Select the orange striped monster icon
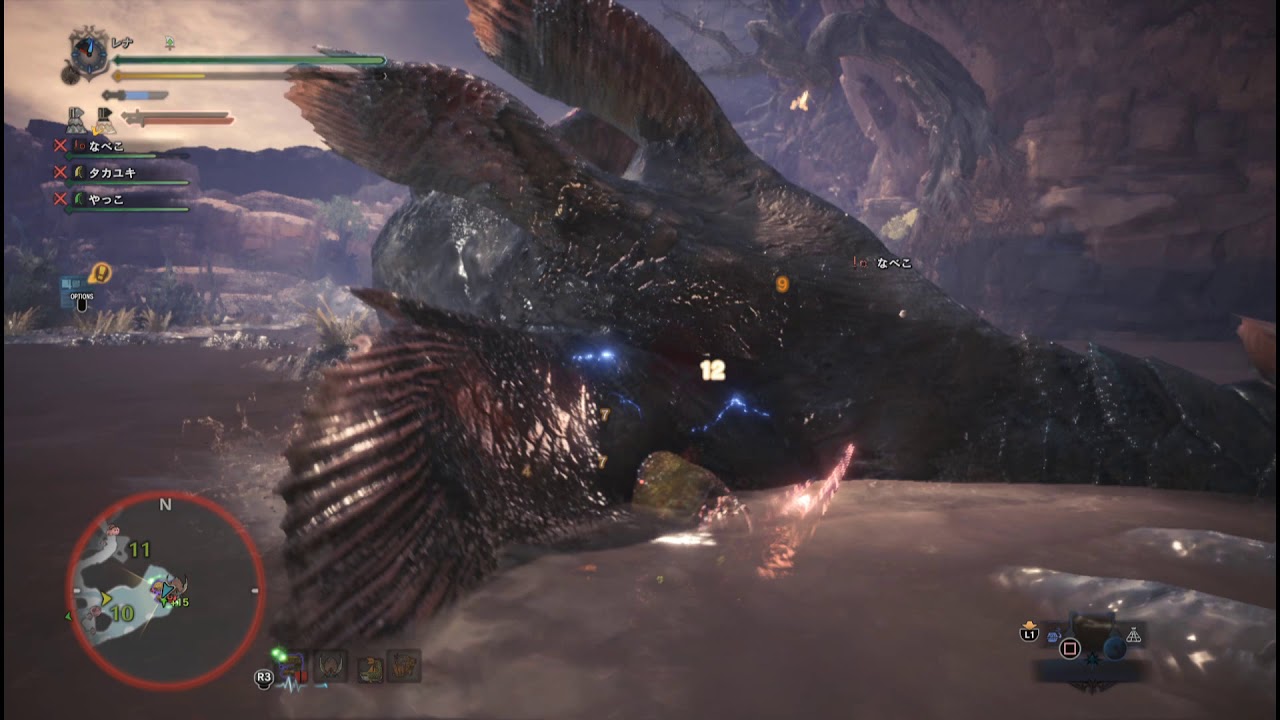 (x=404, y=666)
